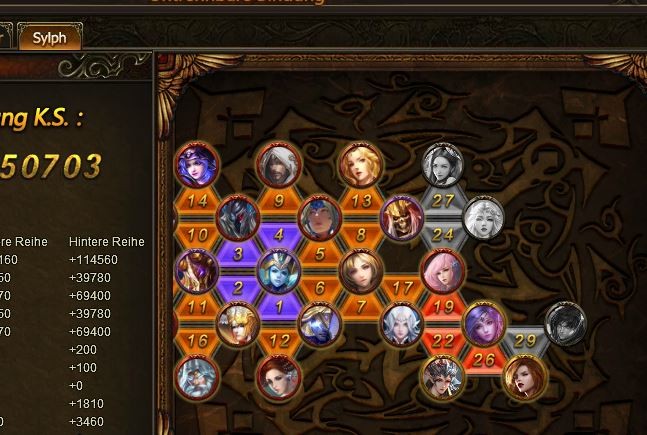Select hex tile number 13
The width and height of the screenshot is (647, 435).
coord(361,200)
